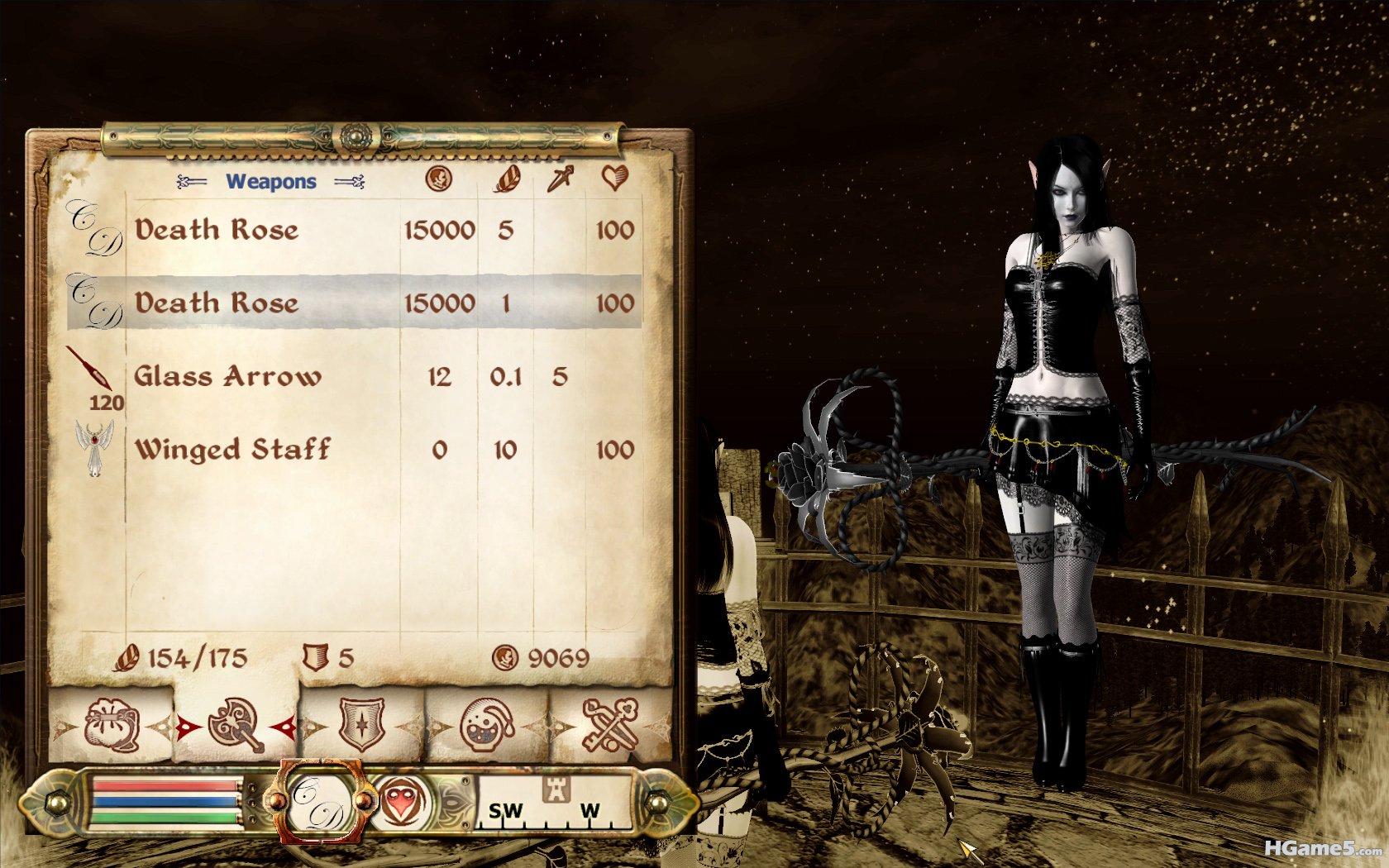This screenshot has height=868, width=1389.
Task: Switch to the alchemy potion tab
Action: (487, 726)
